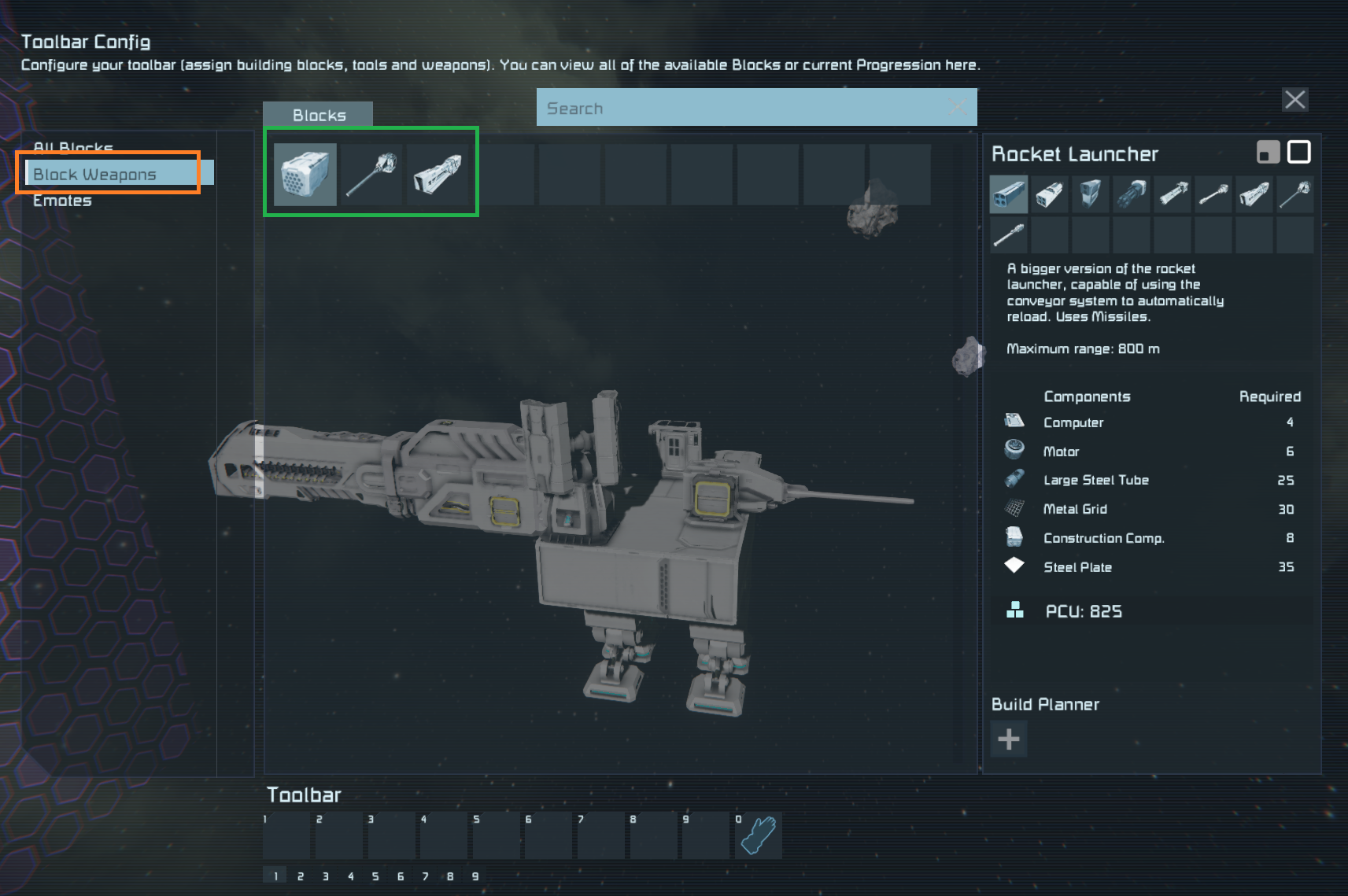The height and width of the screenshot is (896, 1348).
Task: Switch to large grid block size
Action: point(1298,152)
